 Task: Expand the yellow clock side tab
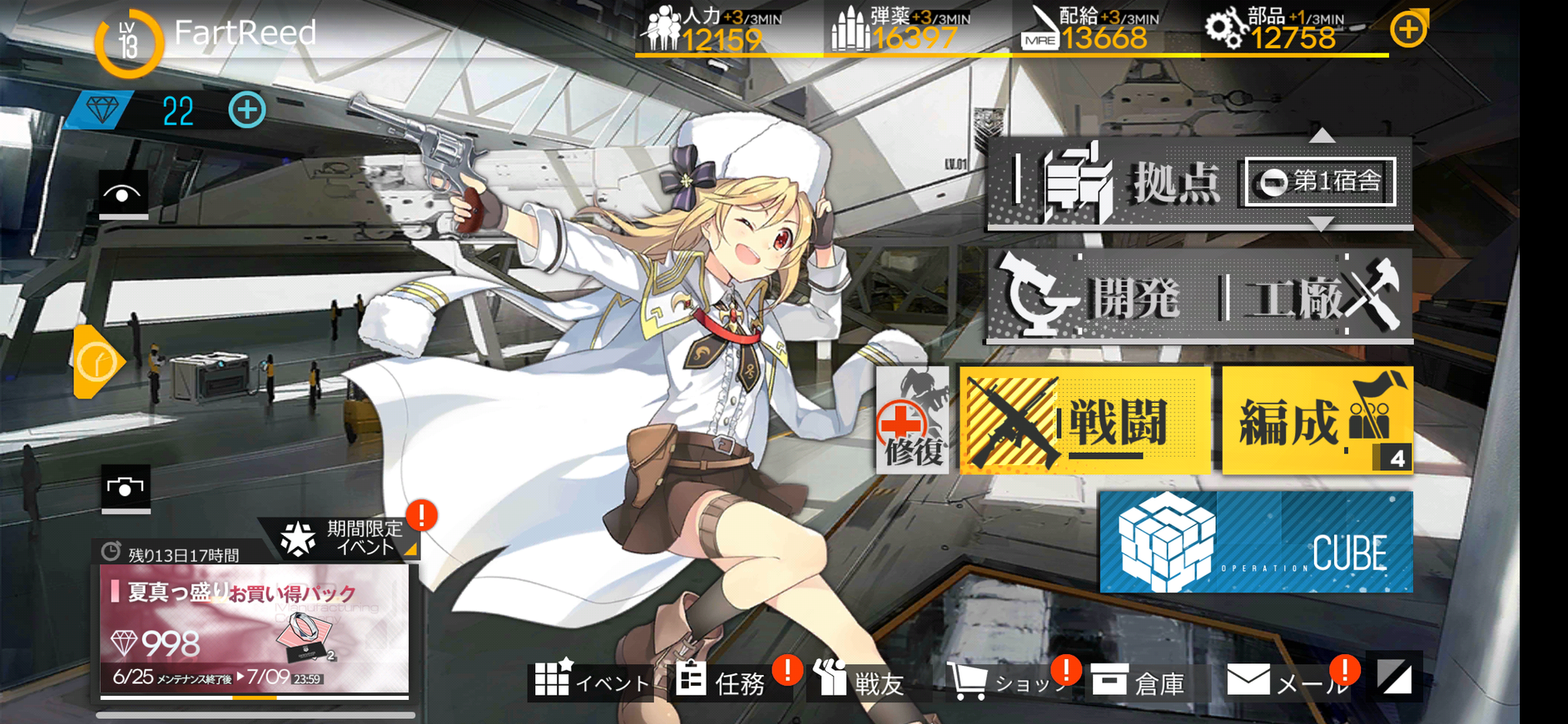(x=97, y=362)
